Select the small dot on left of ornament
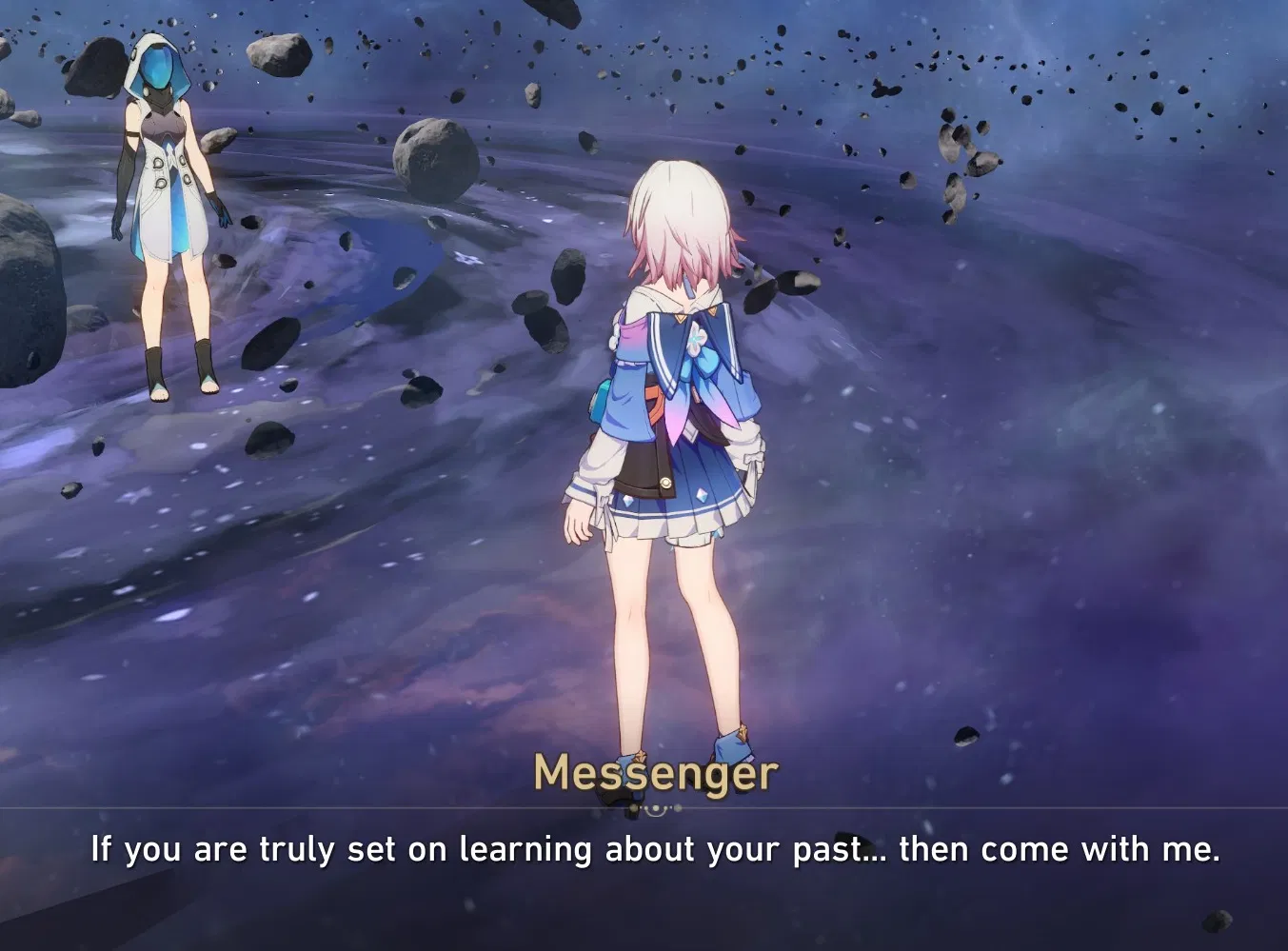1288x951 pixels. pos(633,807)
